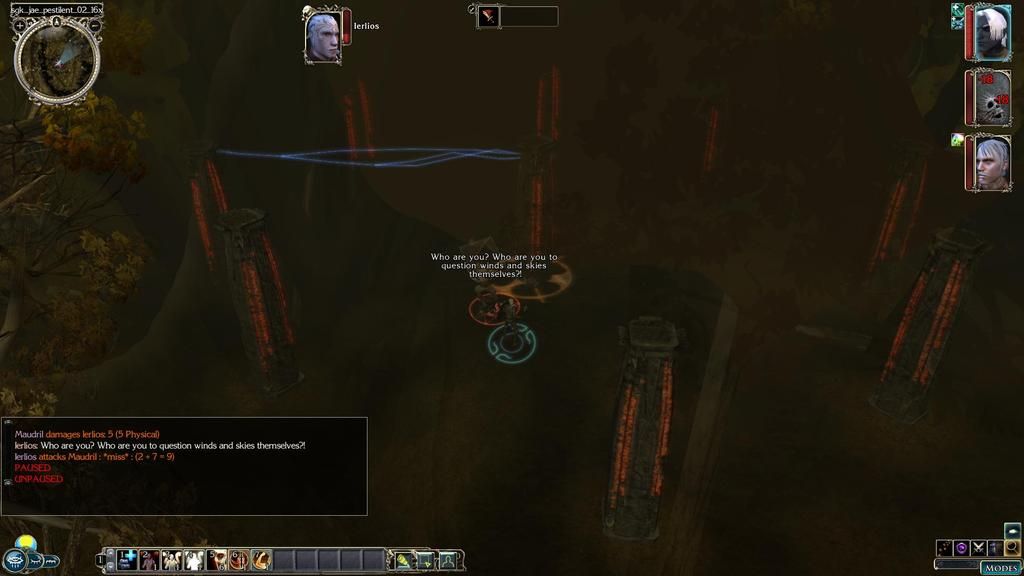Click the minimap in the corner
Image resolution: width=1024 pixels, height=576 pixels.
(57, 60)
